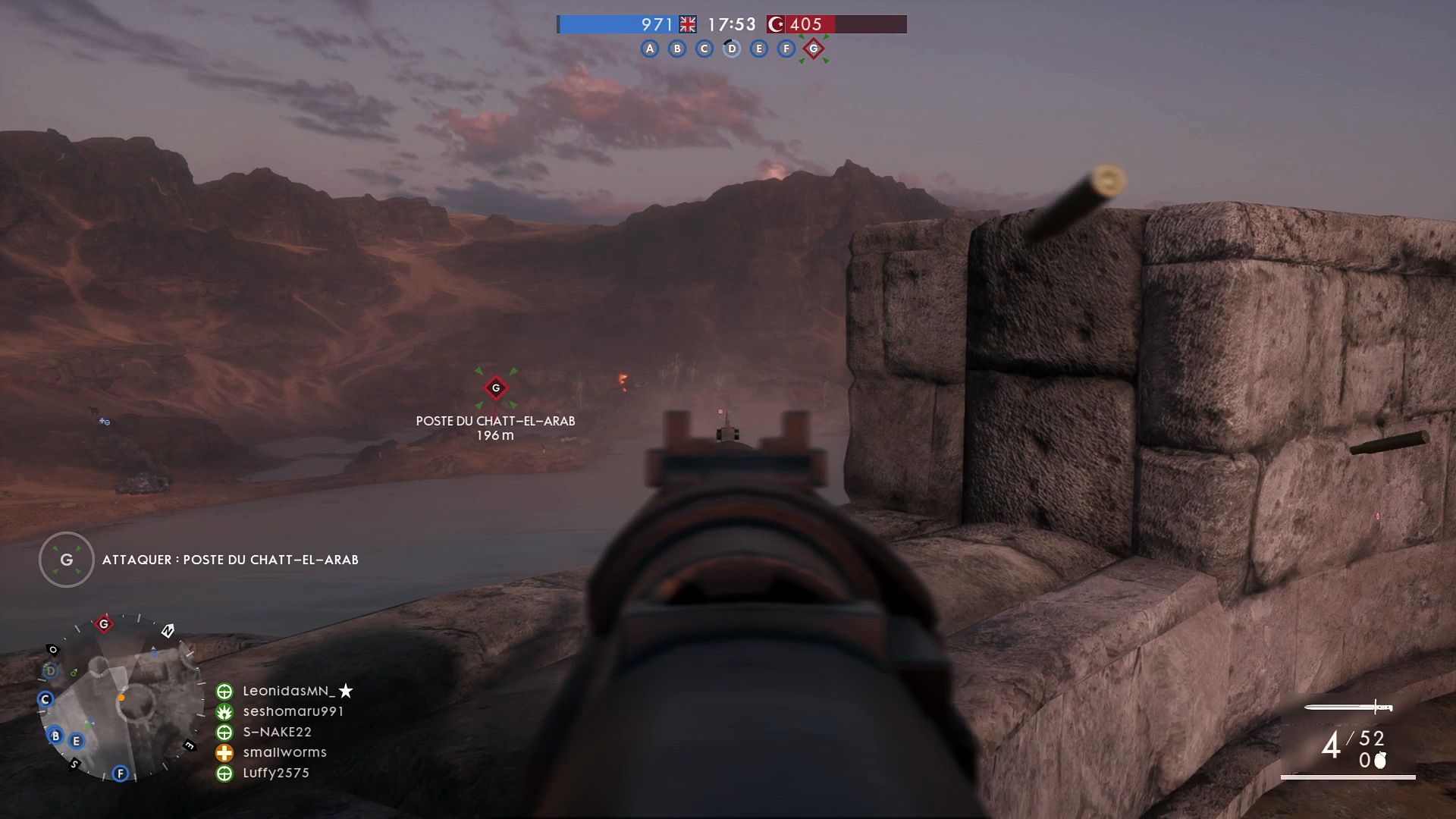This screenshot has height=819, width=1456.
Task: Open the circular minimap
Action: 121,698
